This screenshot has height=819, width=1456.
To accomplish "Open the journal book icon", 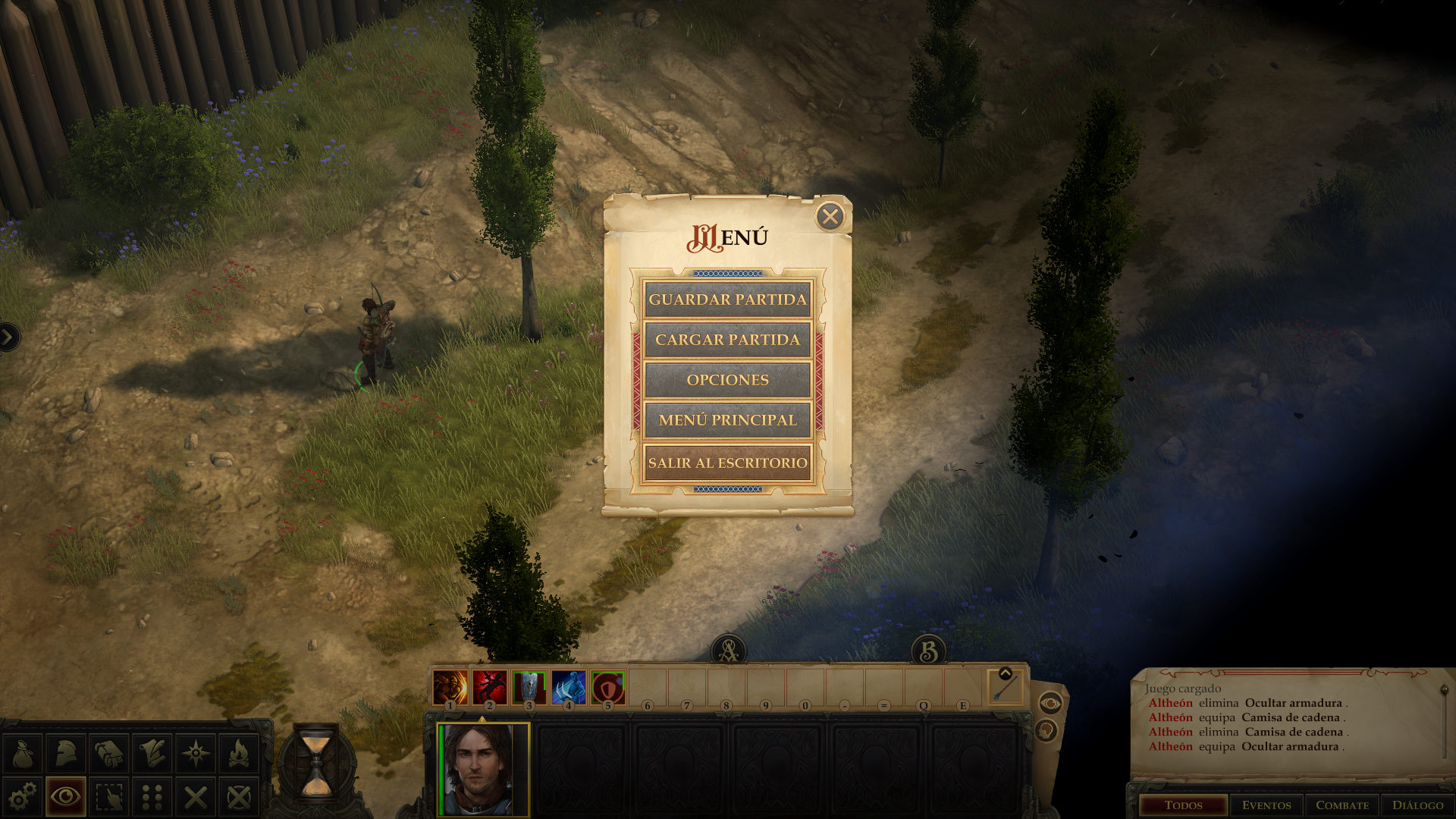I will click(x=109, y=754).
